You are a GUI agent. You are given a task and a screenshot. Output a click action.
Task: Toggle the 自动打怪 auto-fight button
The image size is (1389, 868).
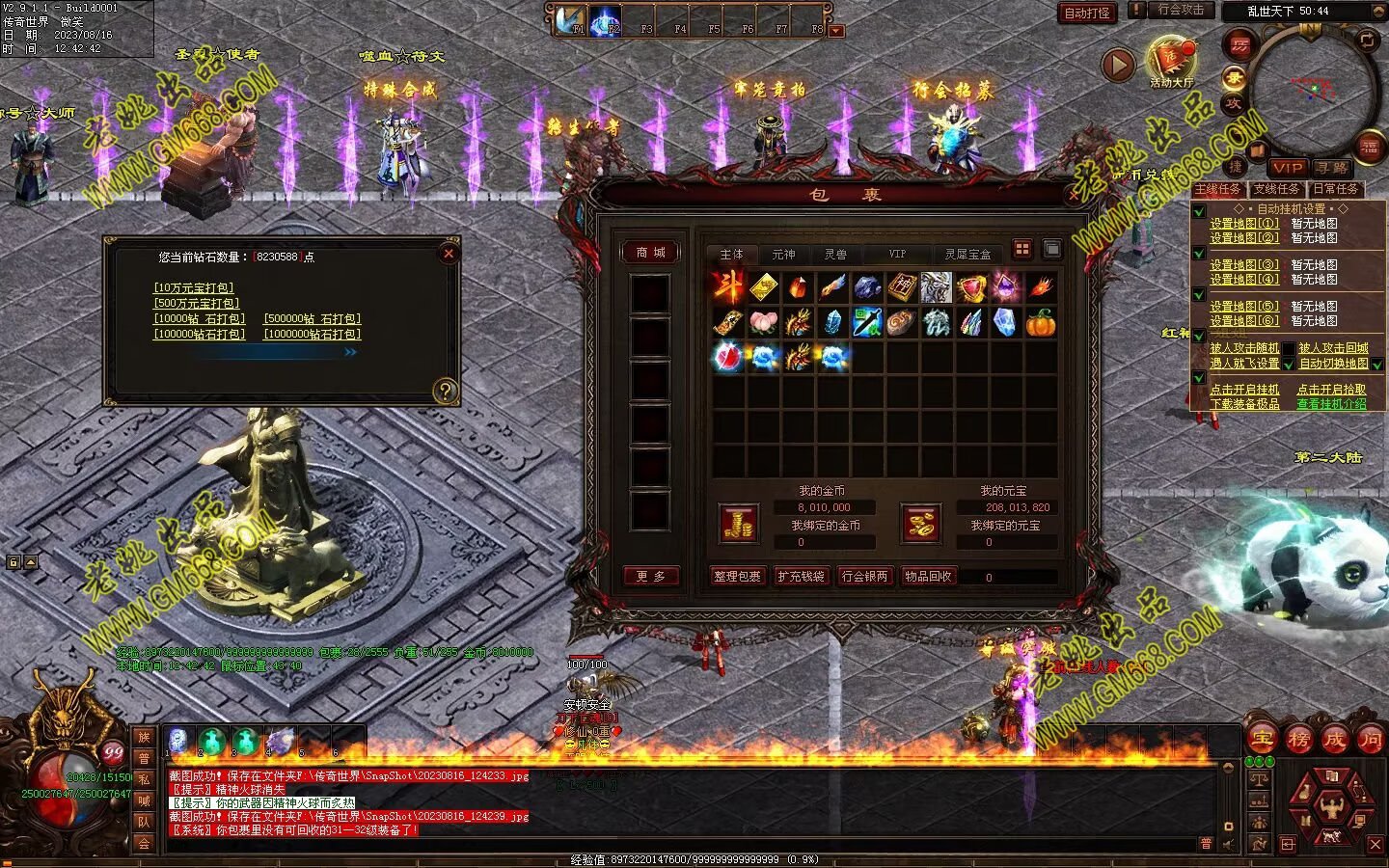tap(1087, 13)
